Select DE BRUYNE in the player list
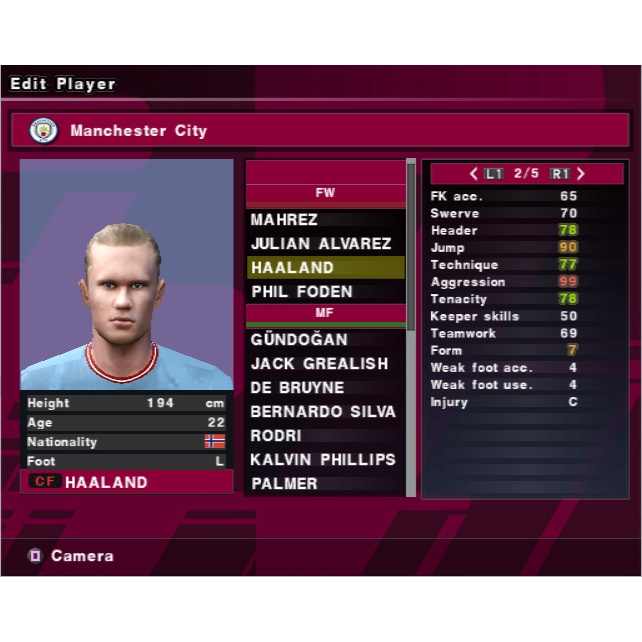This screenshot has width=642, height=642. tap(325, 388)
